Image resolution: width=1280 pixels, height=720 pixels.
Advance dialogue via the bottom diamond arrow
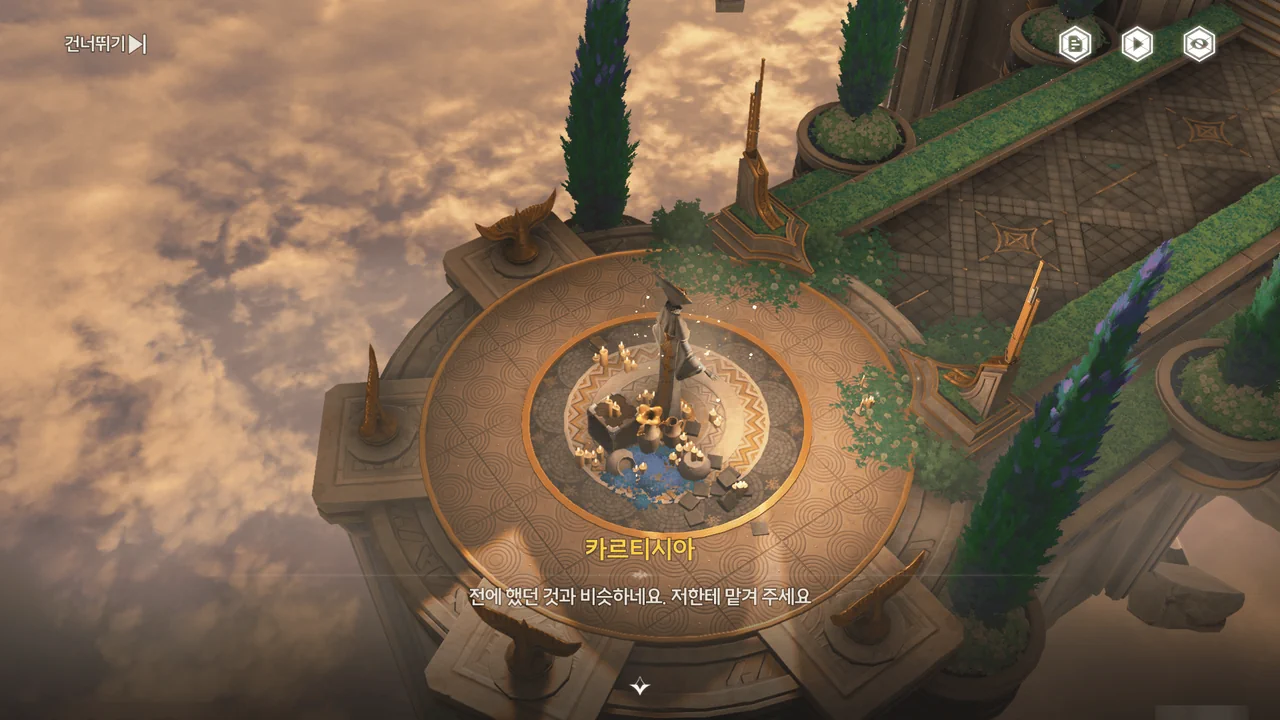click(x=640, y=686)
